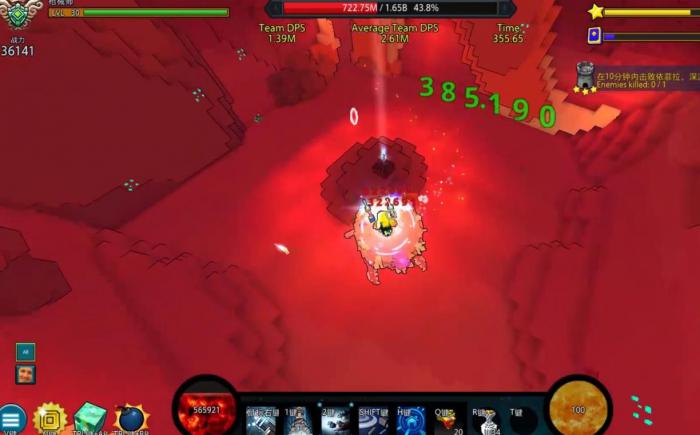Trigger the number 2 key ability slot

(x=333, y=420)
